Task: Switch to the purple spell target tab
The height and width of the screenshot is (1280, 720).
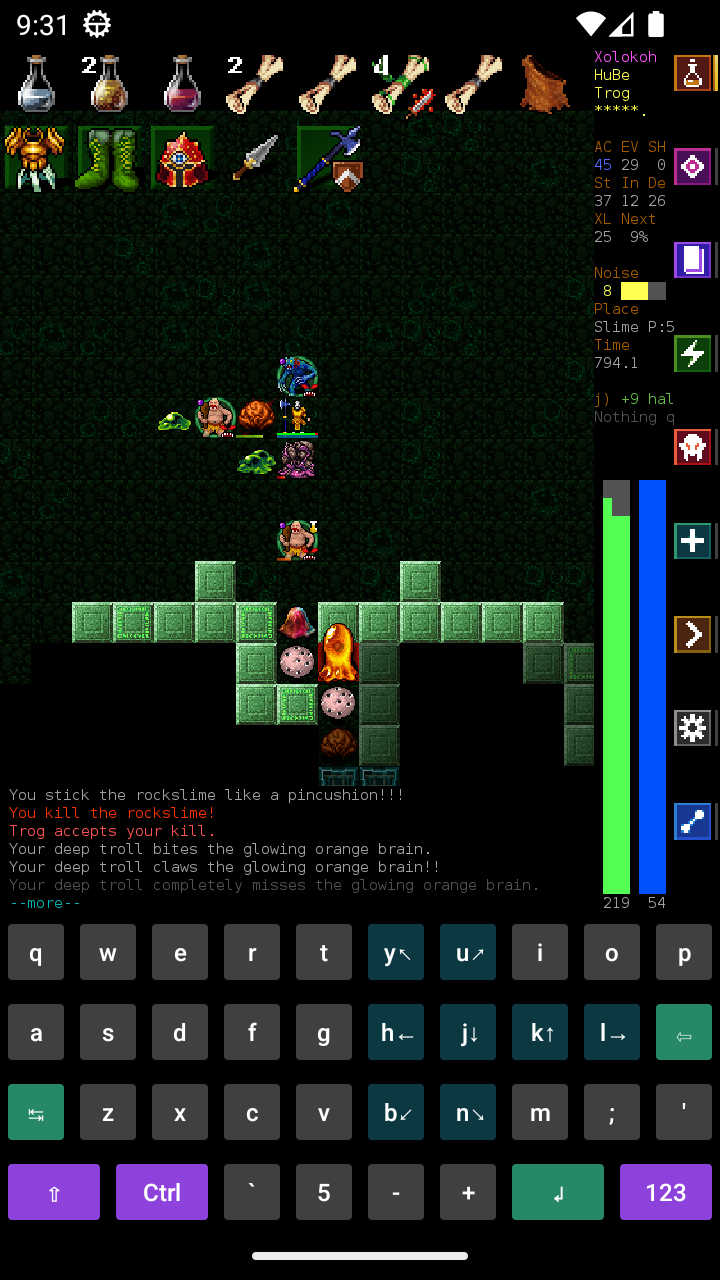Action: 692,166
